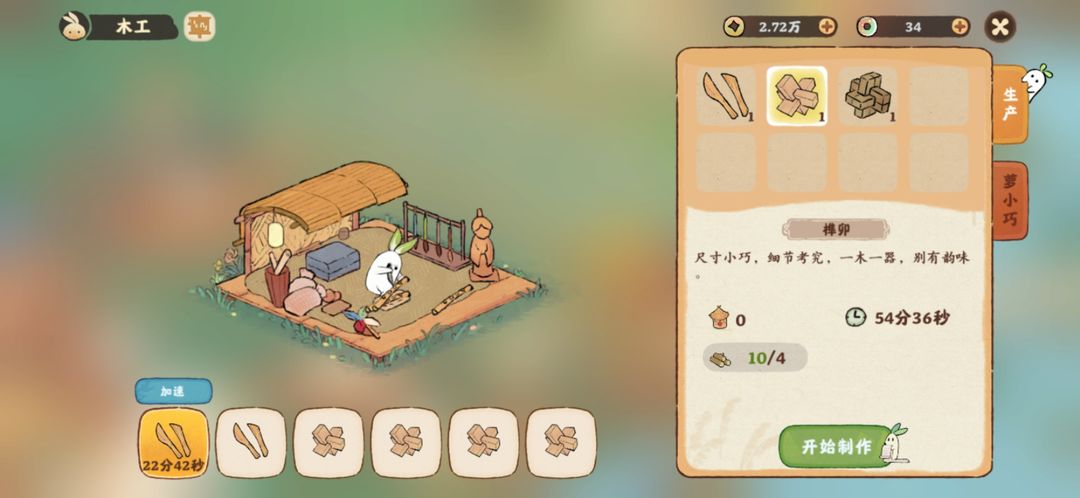This screenshot has height=498, width=1080.
Task: Tap the rabbit avatar icon
Action: point(72,27)
